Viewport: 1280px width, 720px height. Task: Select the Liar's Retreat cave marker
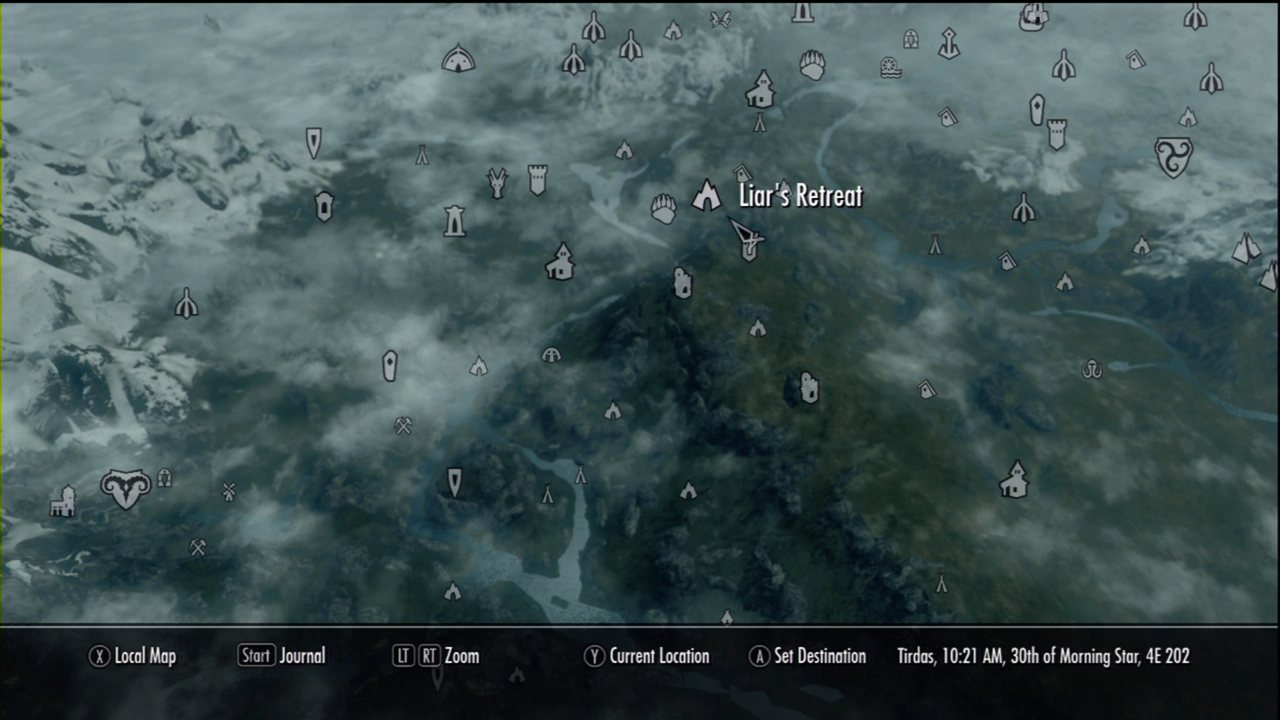pyautogui.click(x=707, y=196)
